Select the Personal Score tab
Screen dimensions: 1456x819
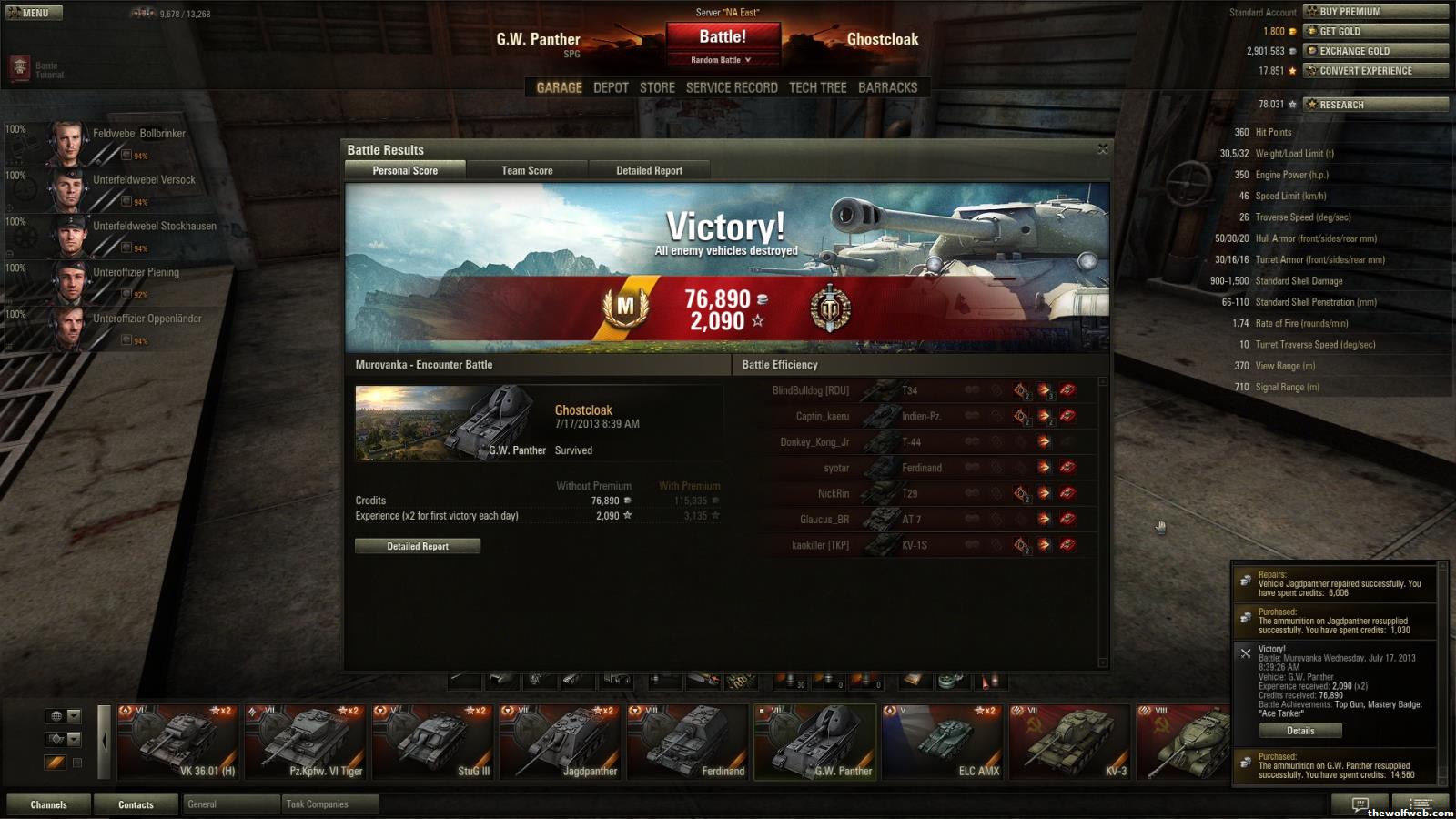[x=405, y=170]
